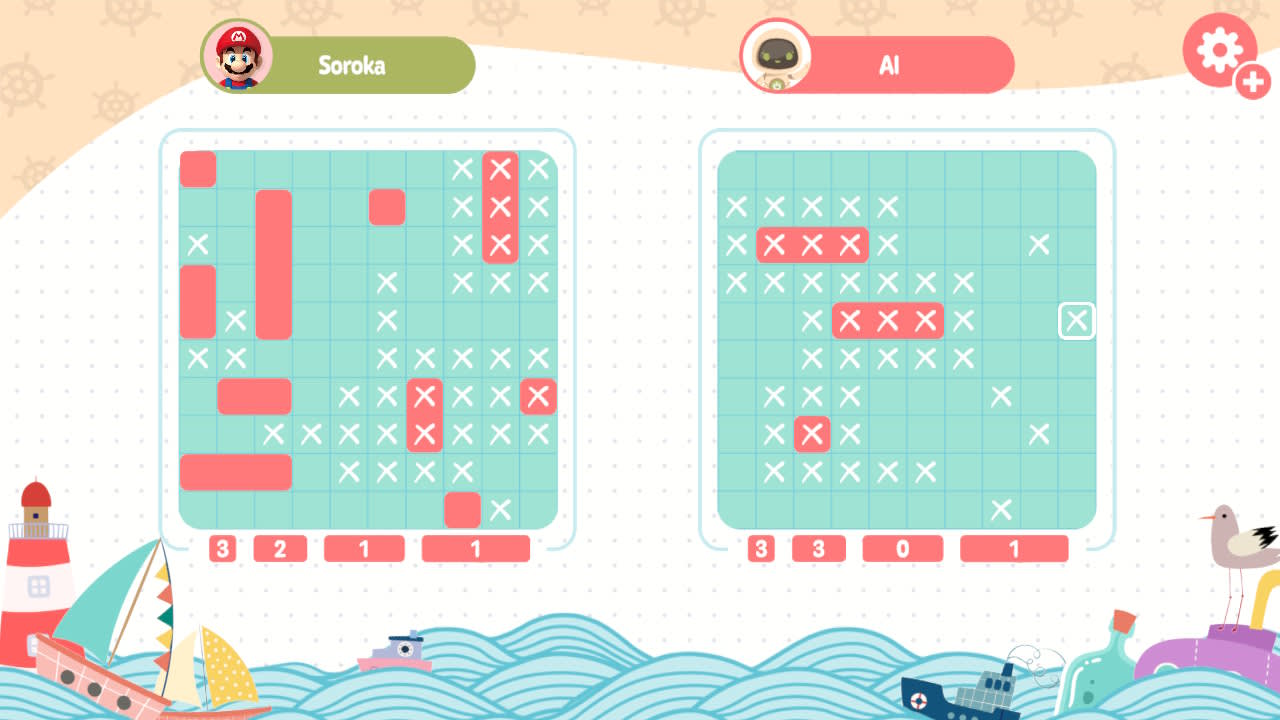Click the Mario avatar on Soroka's badge
The width and height of the screenshot is (1280, 720).
pyautogui.click(x=238, y=57)
